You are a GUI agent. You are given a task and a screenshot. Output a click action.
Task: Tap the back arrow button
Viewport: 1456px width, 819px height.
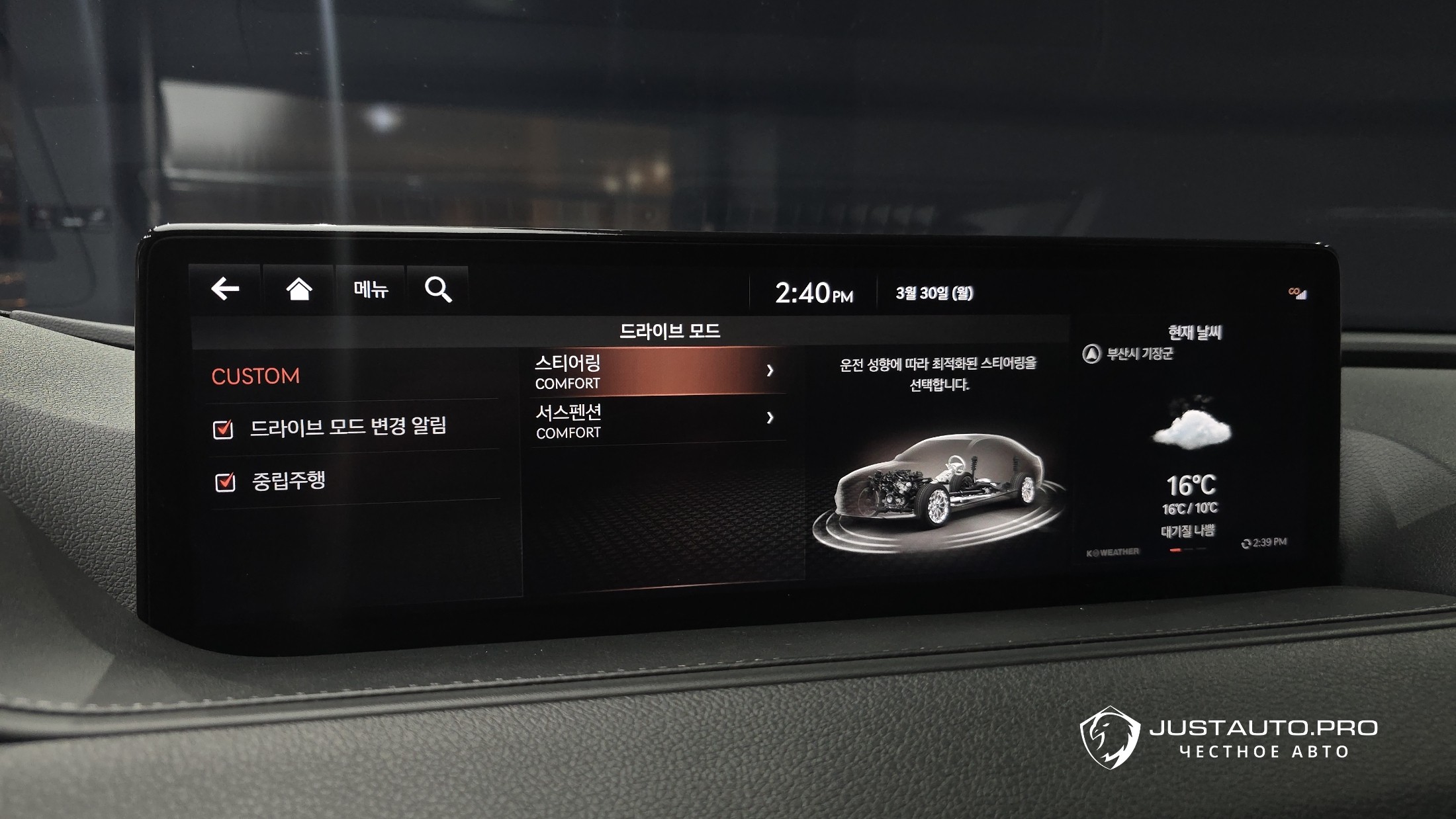coord(225,289)
